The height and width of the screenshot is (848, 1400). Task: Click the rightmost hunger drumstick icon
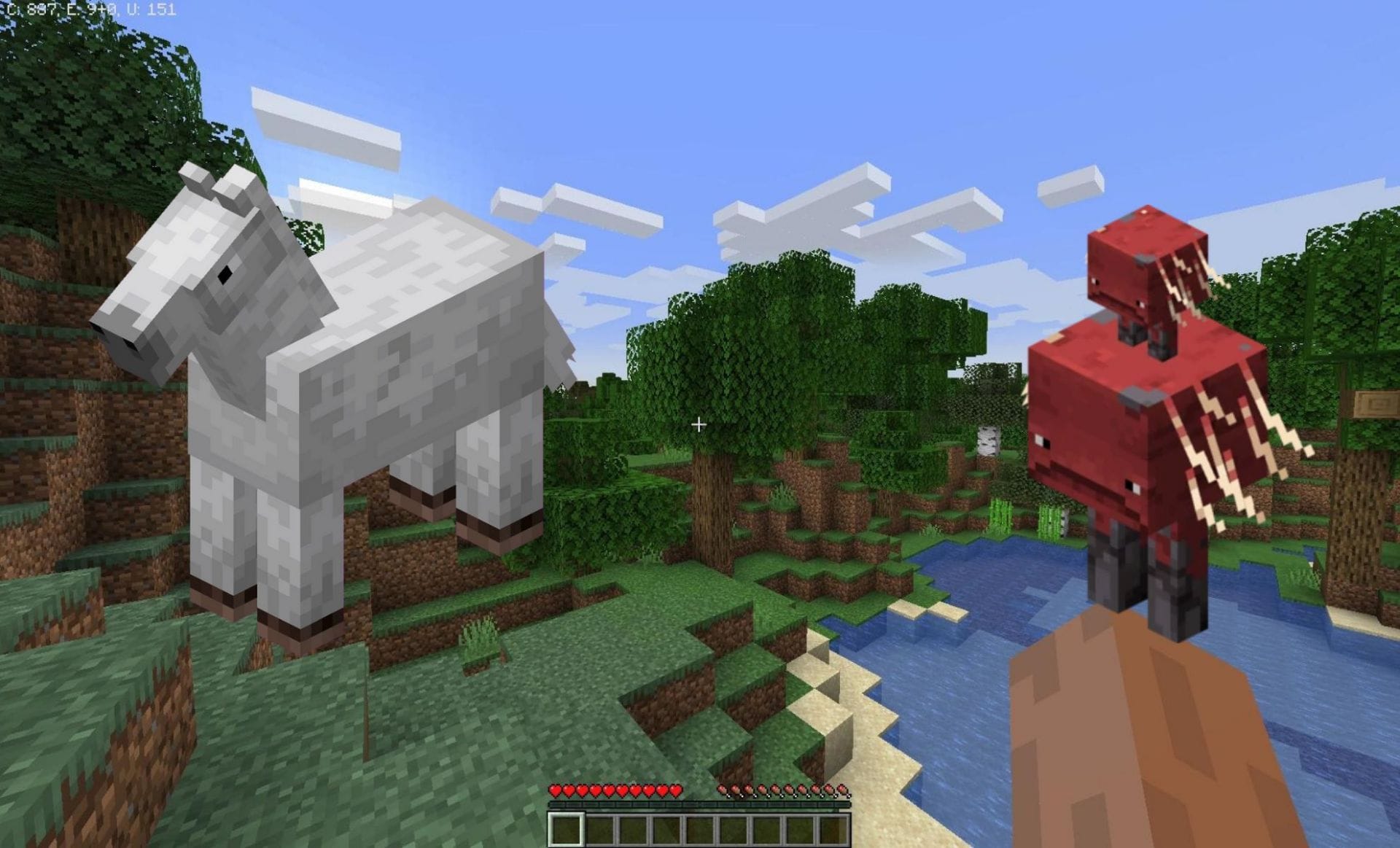point(842,790)
